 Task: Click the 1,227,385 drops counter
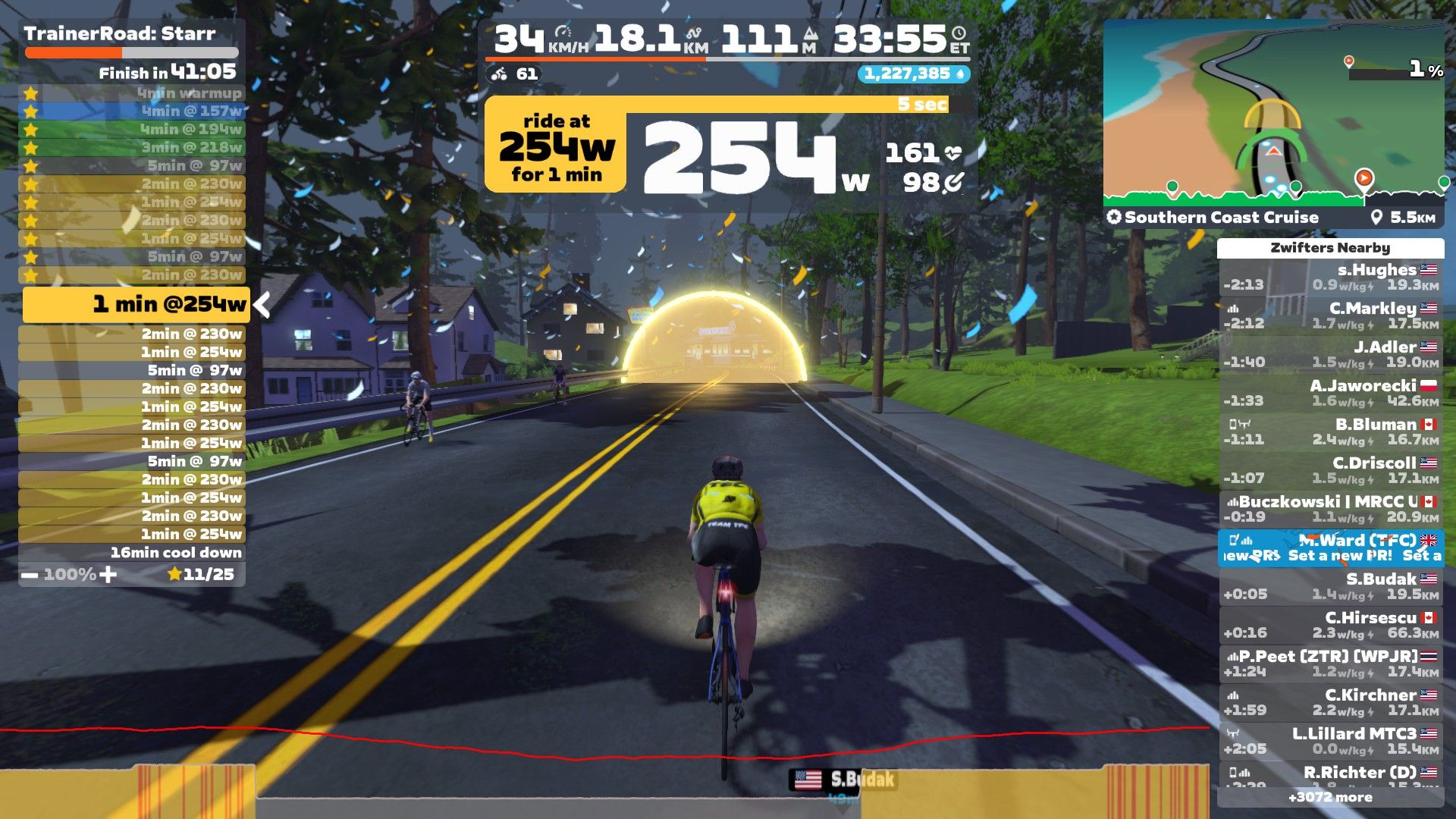913,74
